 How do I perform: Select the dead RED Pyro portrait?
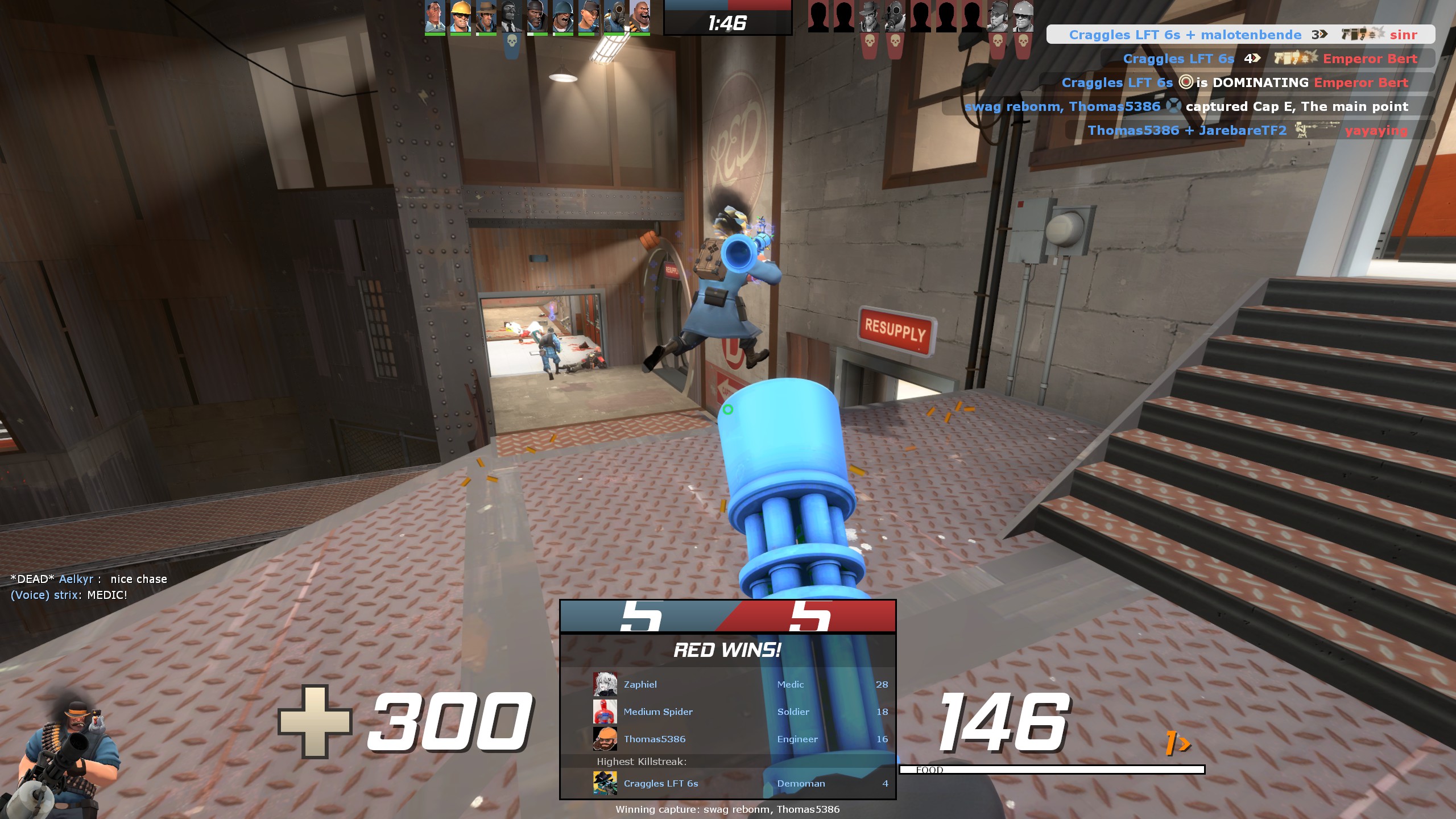coord(895,16)
